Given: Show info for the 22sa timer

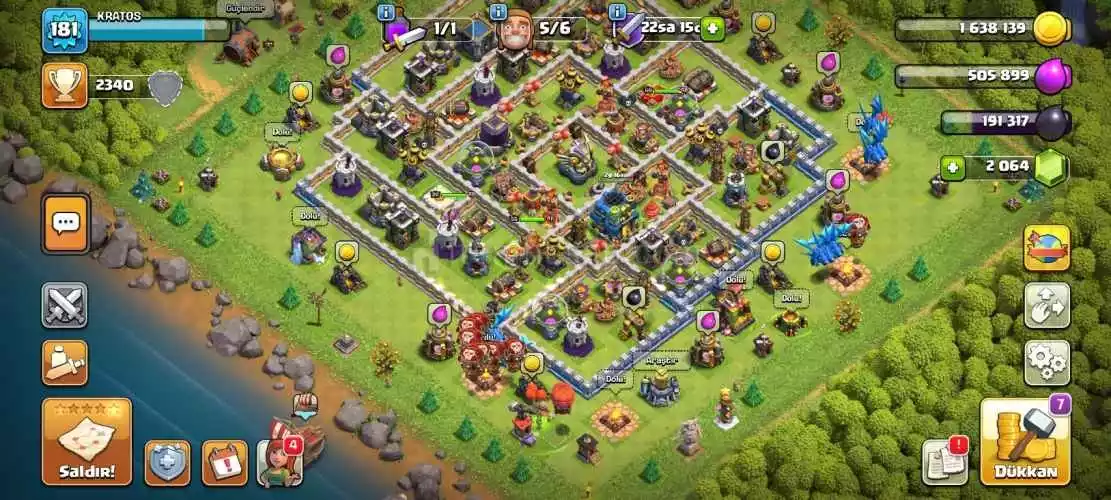Looking at the screenshot, I should pos(617,12).
